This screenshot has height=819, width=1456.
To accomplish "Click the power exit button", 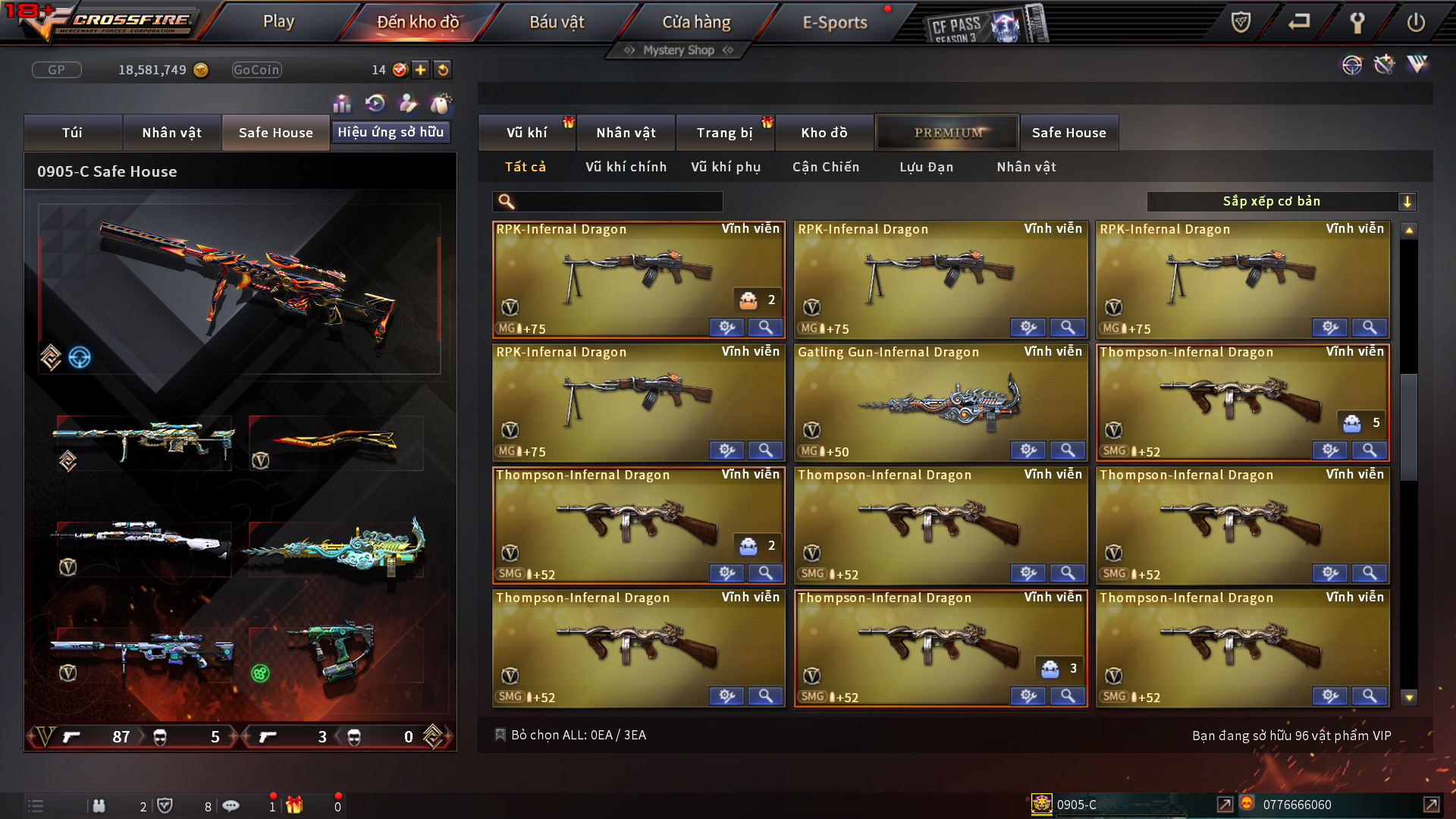I will pos(1415,22).
